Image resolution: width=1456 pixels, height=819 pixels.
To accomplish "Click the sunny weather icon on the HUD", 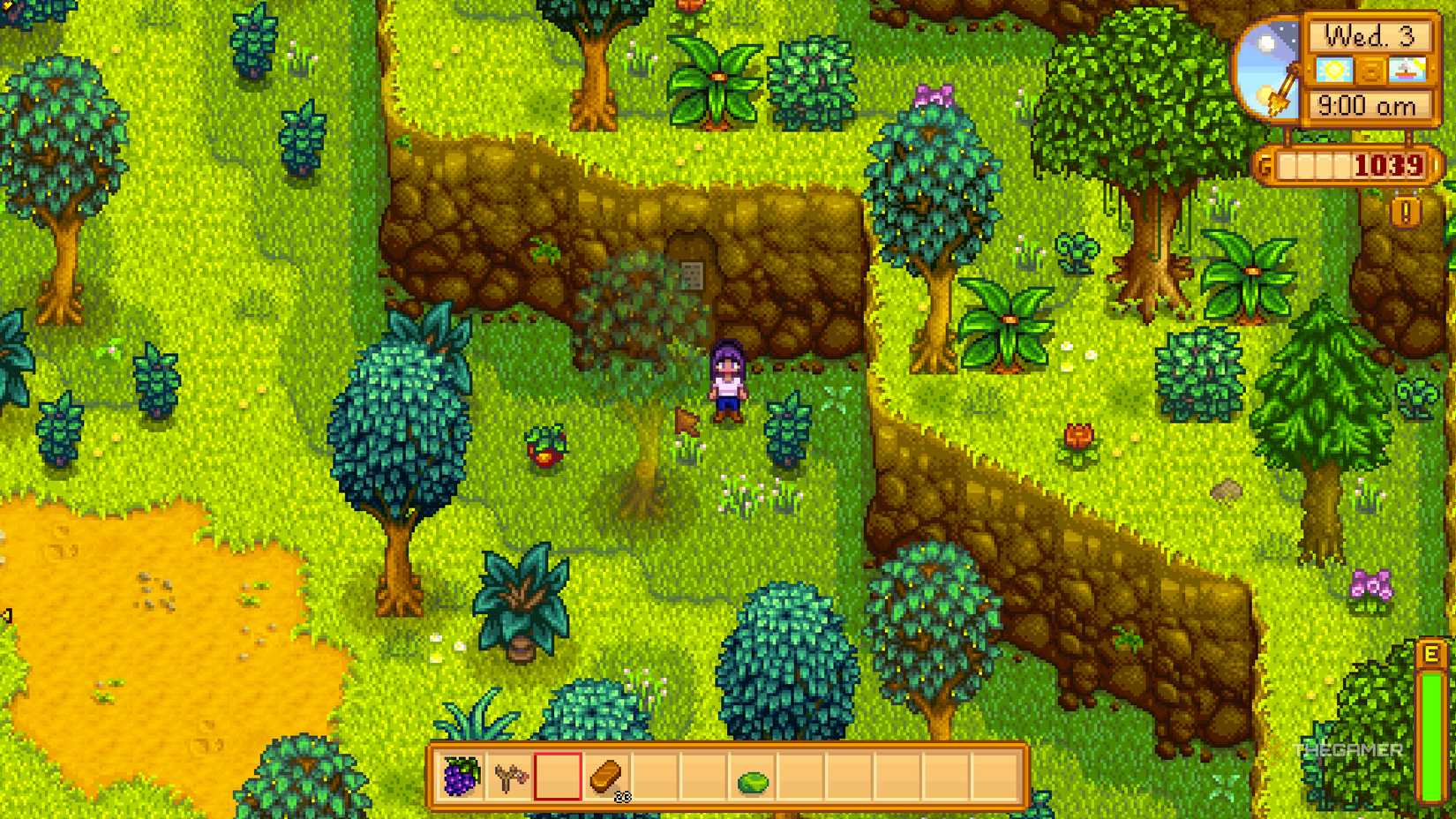I will (x=1336, y=69).
